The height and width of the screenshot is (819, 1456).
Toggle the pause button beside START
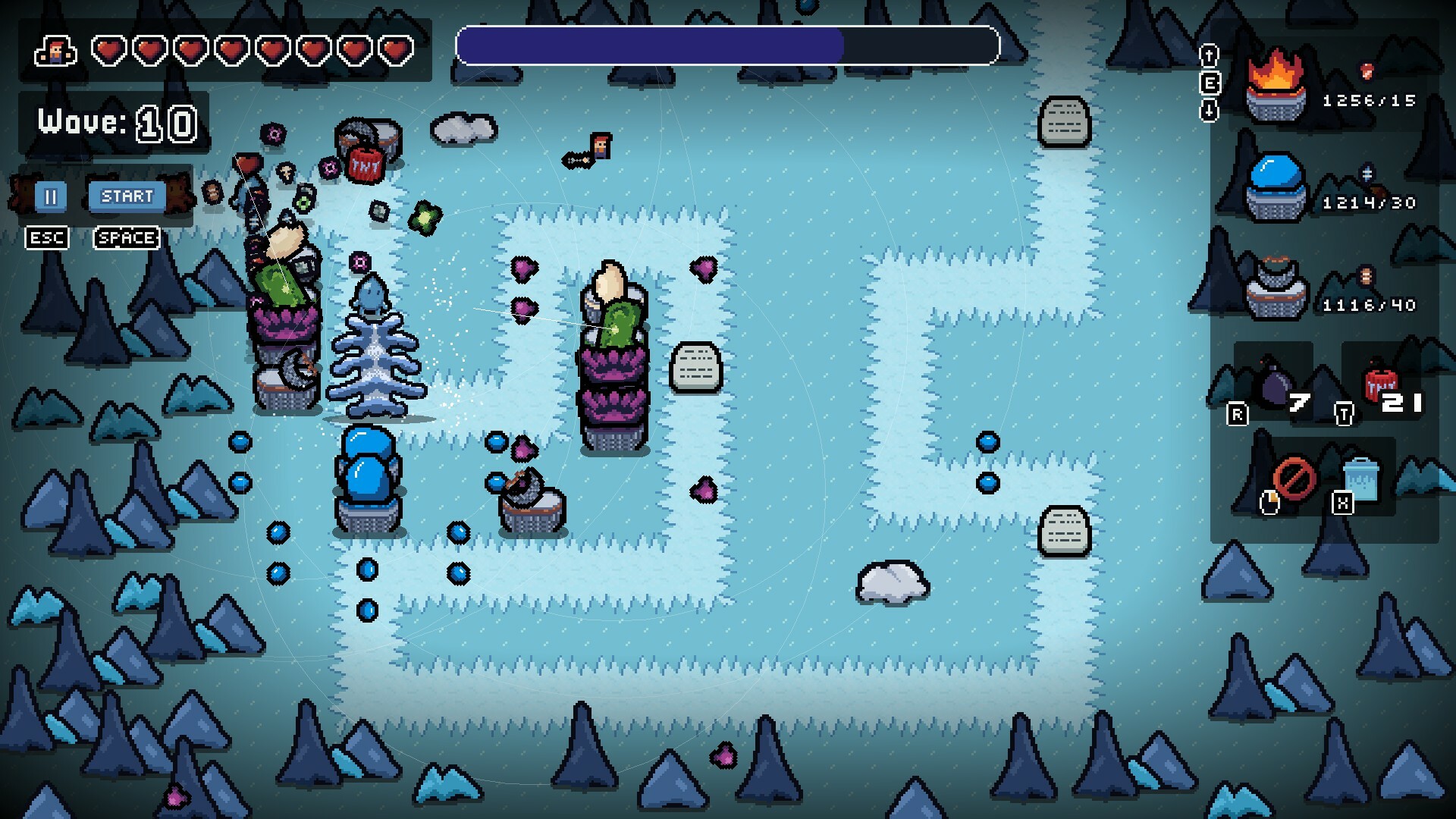pyautogui.click(x=52, y=196)
